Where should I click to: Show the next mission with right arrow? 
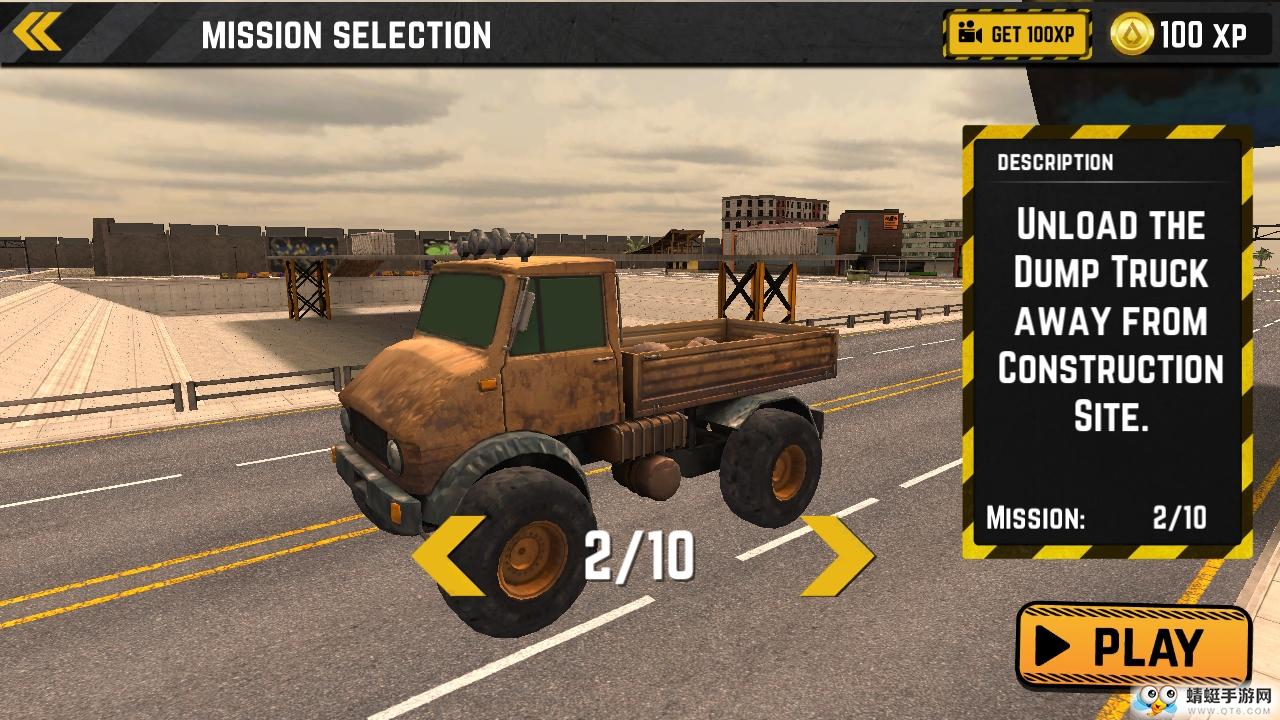[837, 556]
